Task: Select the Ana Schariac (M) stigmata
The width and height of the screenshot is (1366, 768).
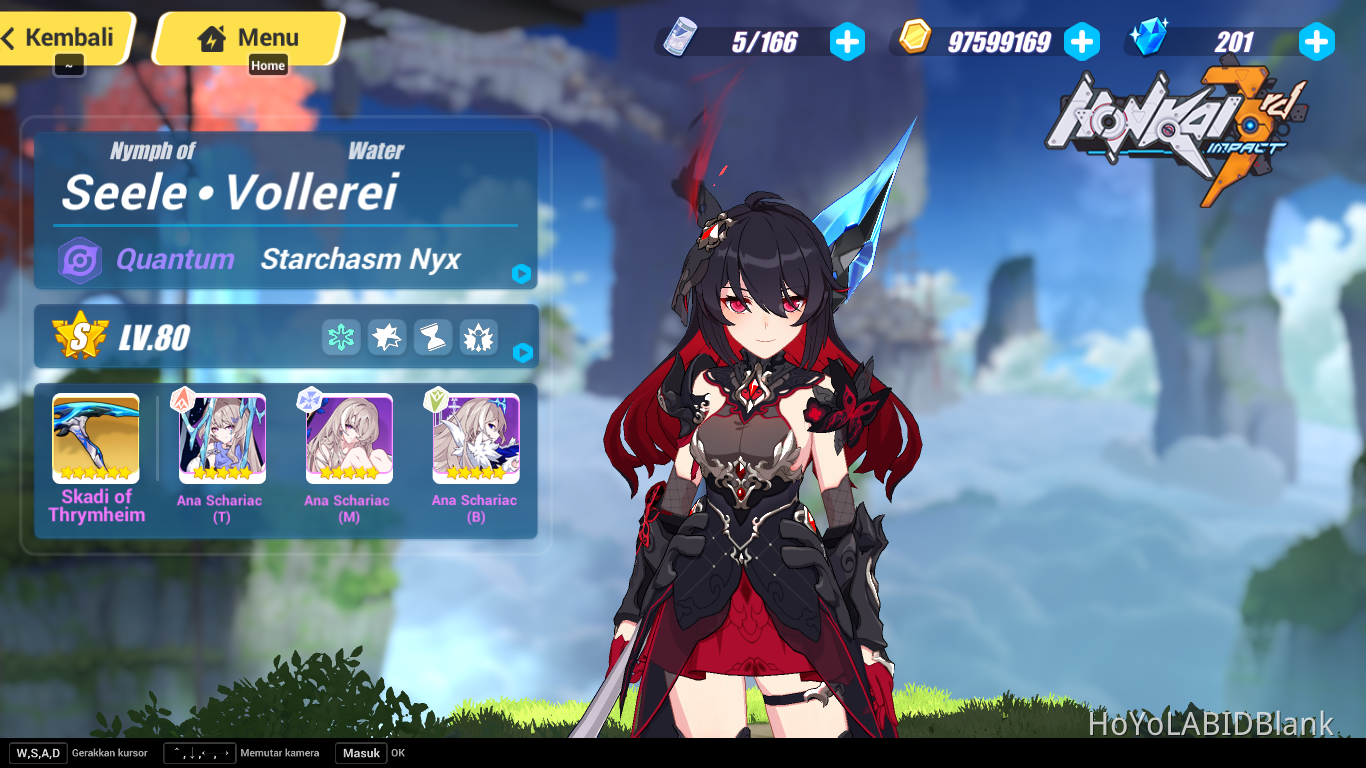Action: coord(347,438)
